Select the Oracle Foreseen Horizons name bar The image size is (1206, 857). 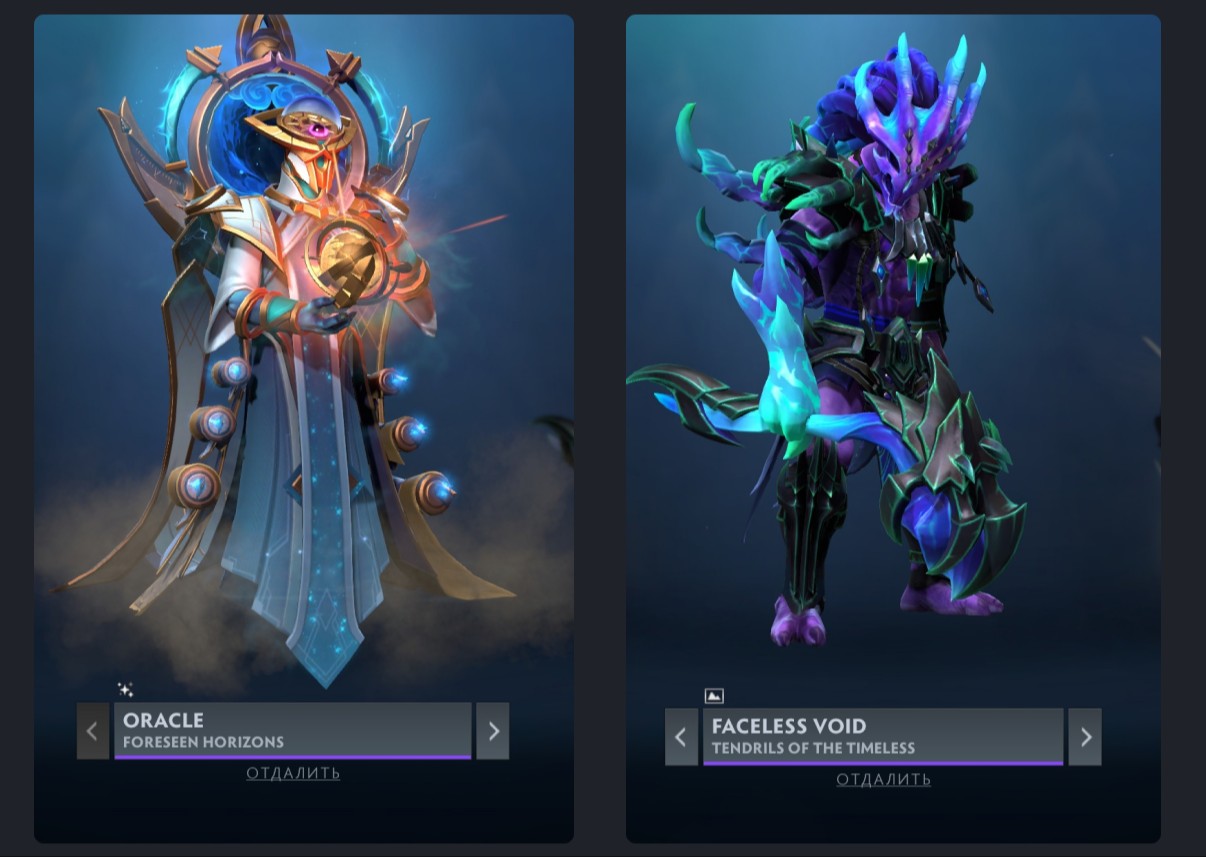(292, 731)
